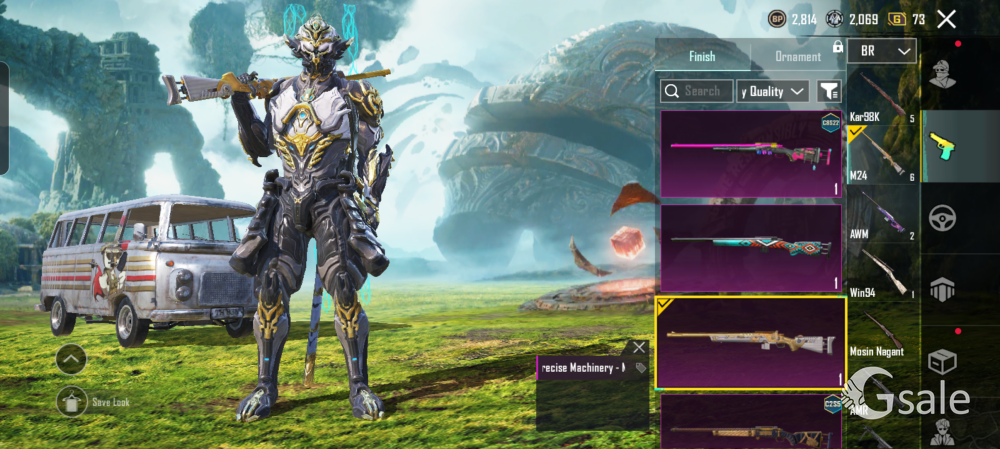
Task: Open the funnel filter options
Action: point(828,91)
